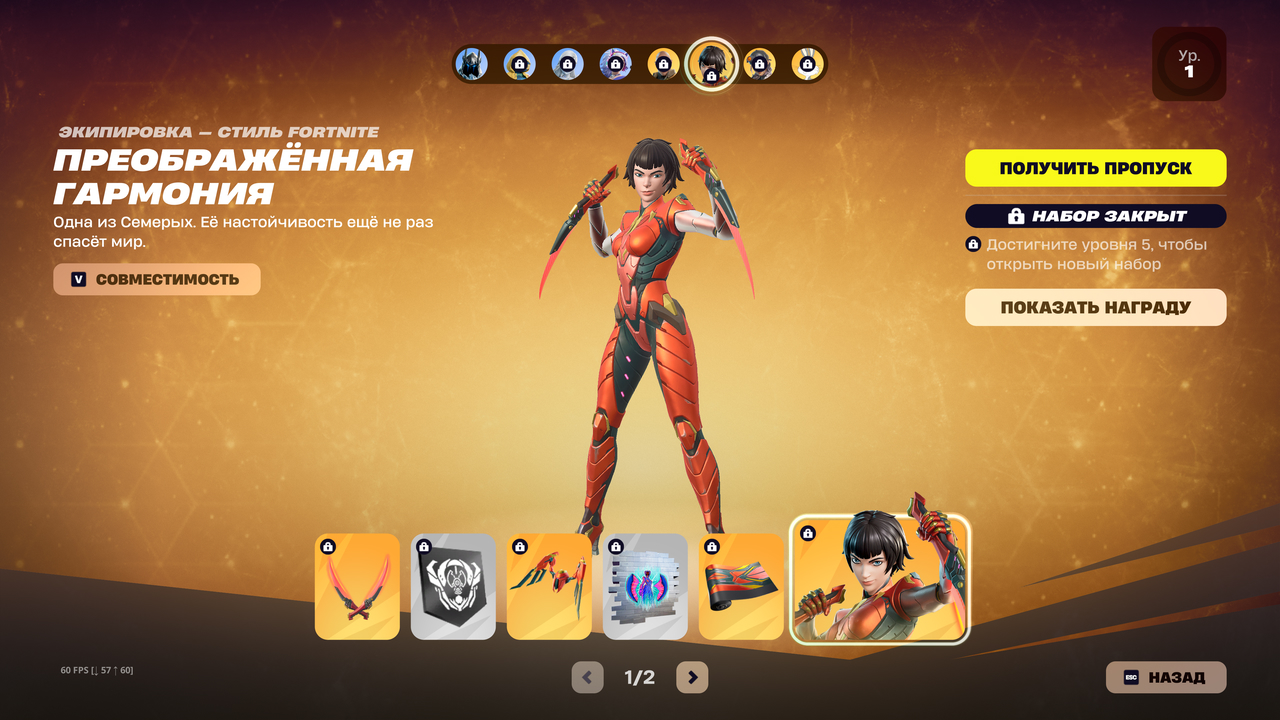
Task: Click the yellow ПОЛУЧИТЬ ПРОПУСК button
Action: pos(1095,168)
